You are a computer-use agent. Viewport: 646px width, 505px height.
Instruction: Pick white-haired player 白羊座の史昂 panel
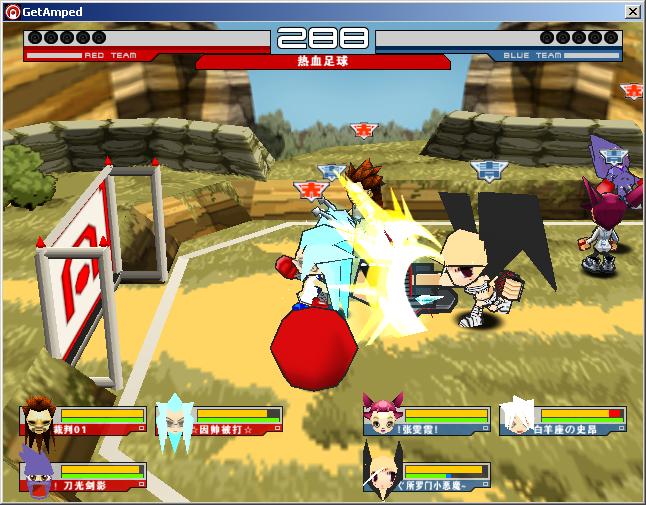point(563,420)
